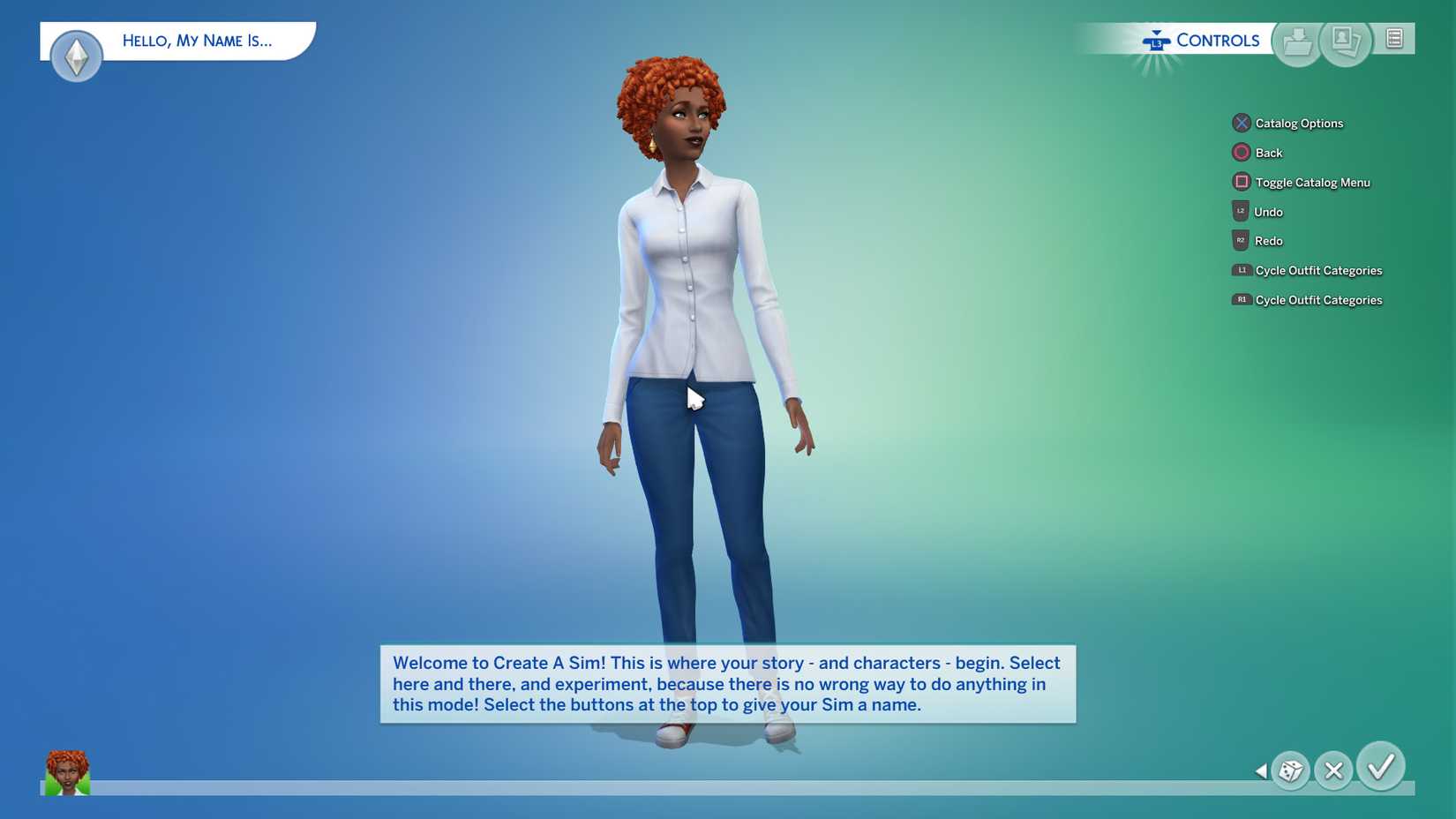Select the Sim portrait thumbnail bottom left
Viewport: 1456px width, 819px height.
(66, 774)
